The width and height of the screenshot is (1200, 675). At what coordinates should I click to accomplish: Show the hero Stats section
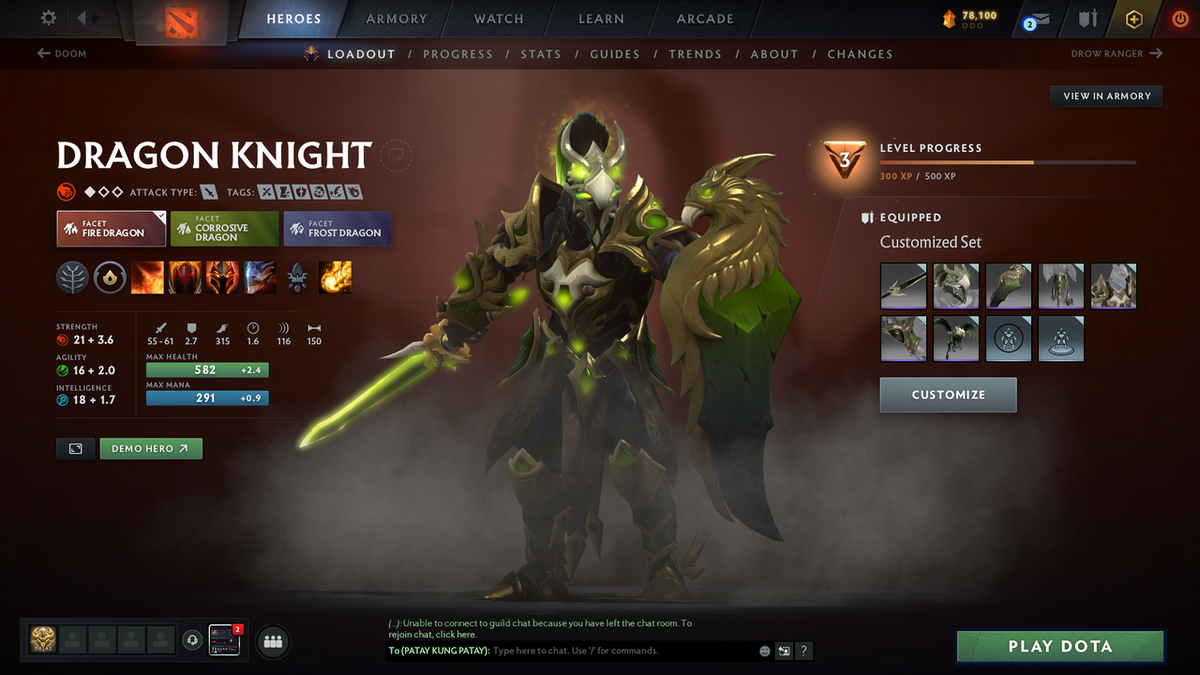pyautogui.click(x=540, y=54)
